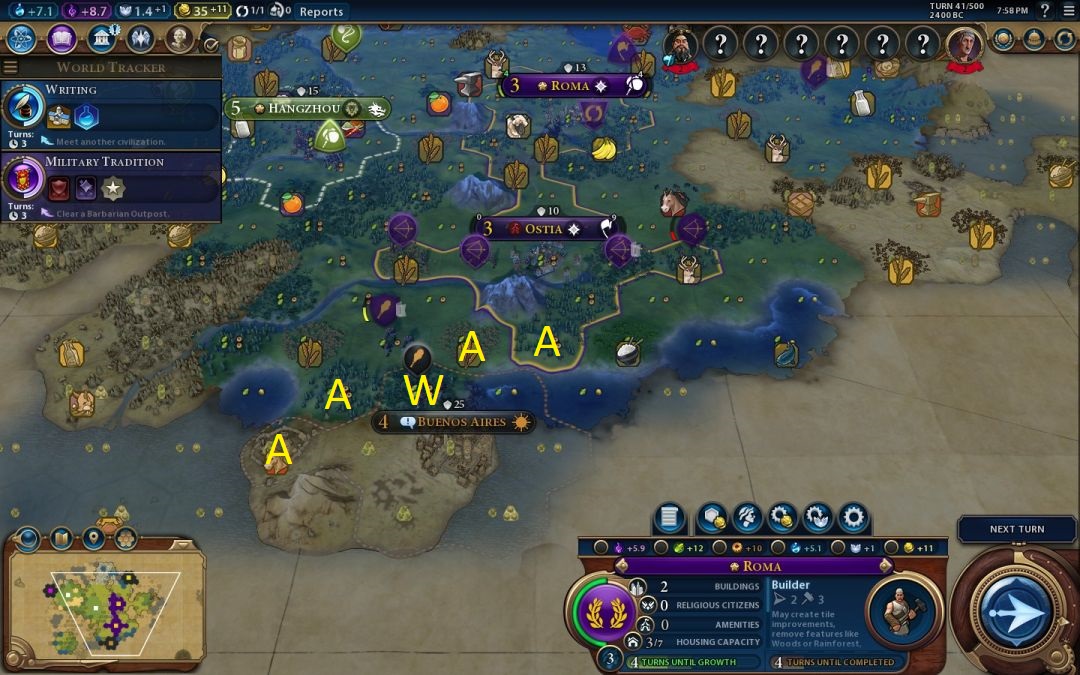This screenshot has height=675, width=1080.
Task: Open the Civilopedia help question mark
Action: point(1044,11)
